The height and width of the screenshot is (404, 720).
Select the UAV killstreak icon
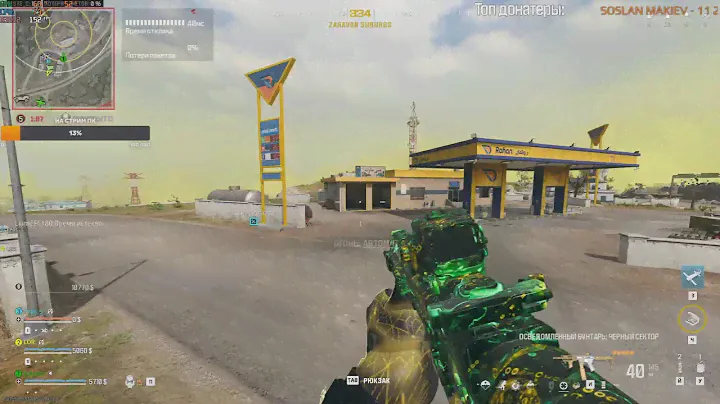[x=693, y=277]
